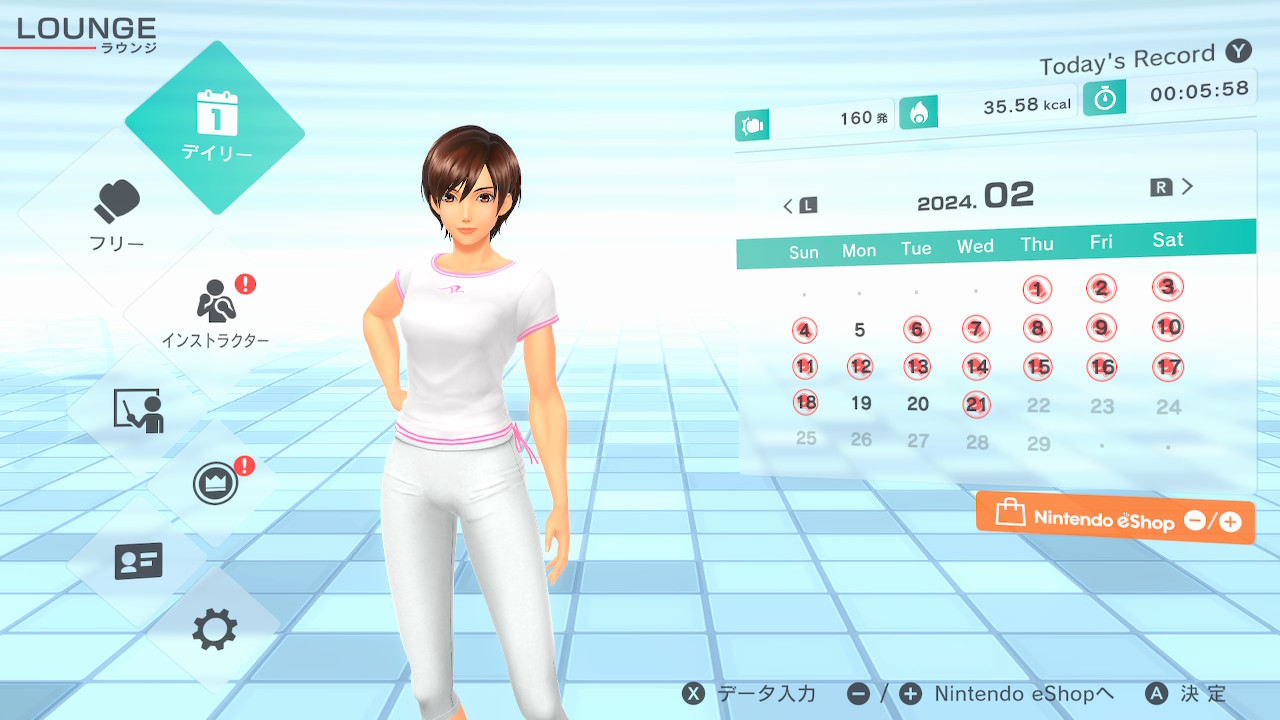Choose February 29 on the calendar
The image size is (1280, 720).
click(1039, 444)
